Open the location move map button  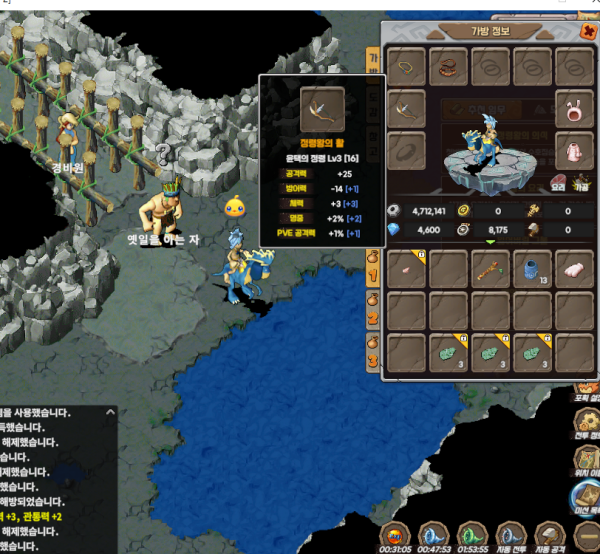pos(588,458)
